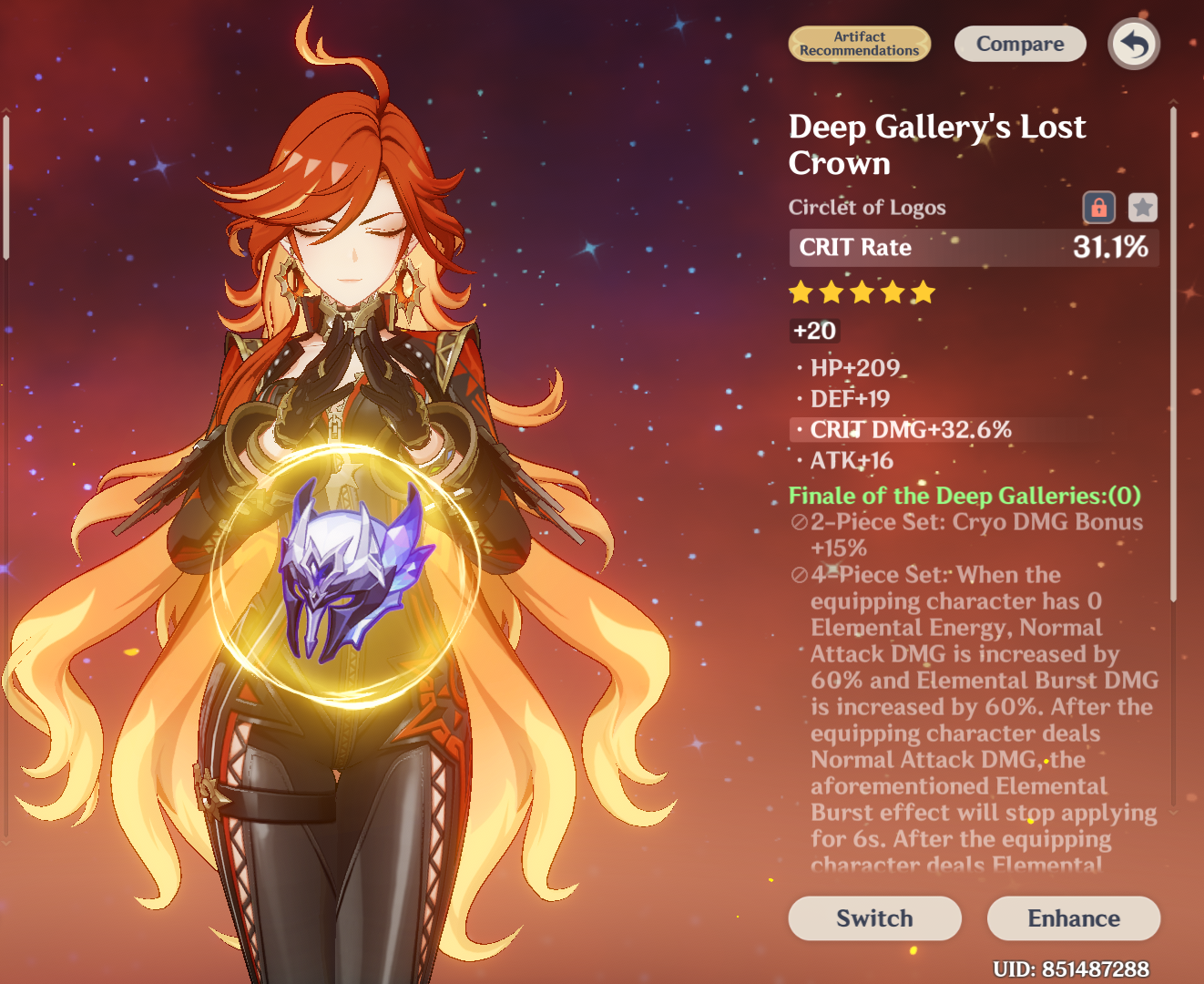
Task: Click the first rarity star
Action: tap(801, 292)
